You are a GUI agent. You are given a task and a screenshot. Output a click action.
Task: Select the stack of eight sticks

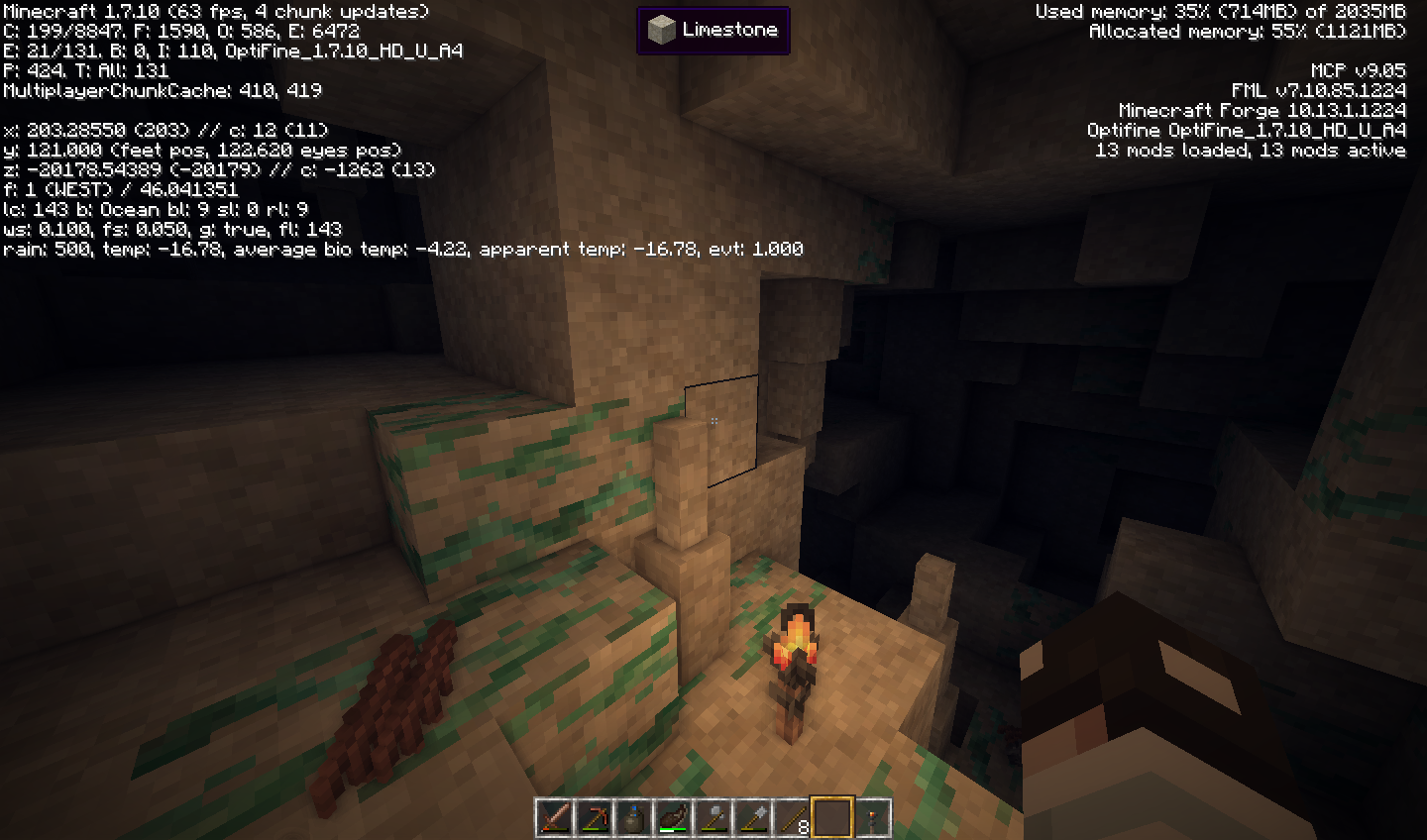coord(793,818)
